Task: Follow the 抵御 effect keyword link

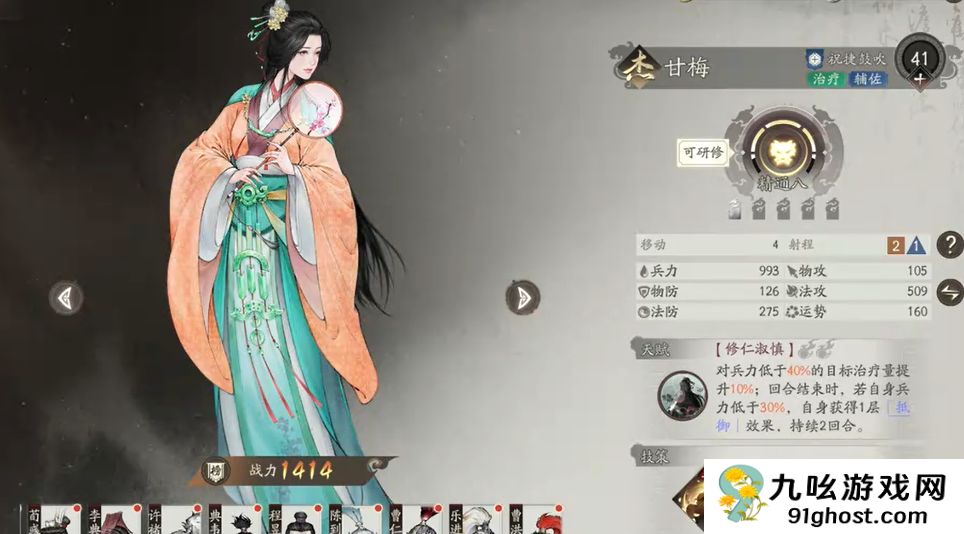Action: coord(898,417)
